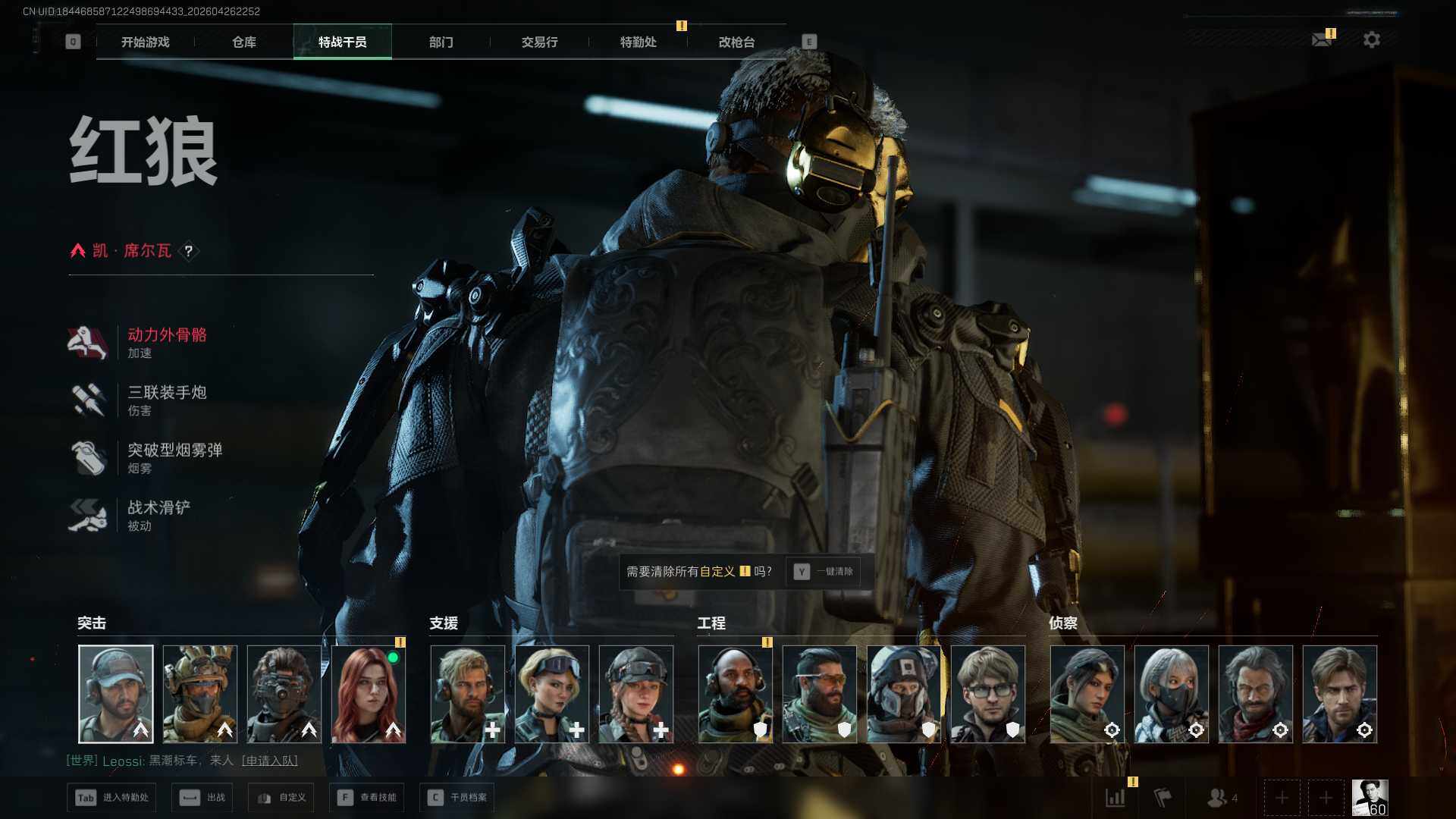The width and height of the screenshot is (1456, 819).
Task: Go to the 部门 tab
Action: pos(441,42)
